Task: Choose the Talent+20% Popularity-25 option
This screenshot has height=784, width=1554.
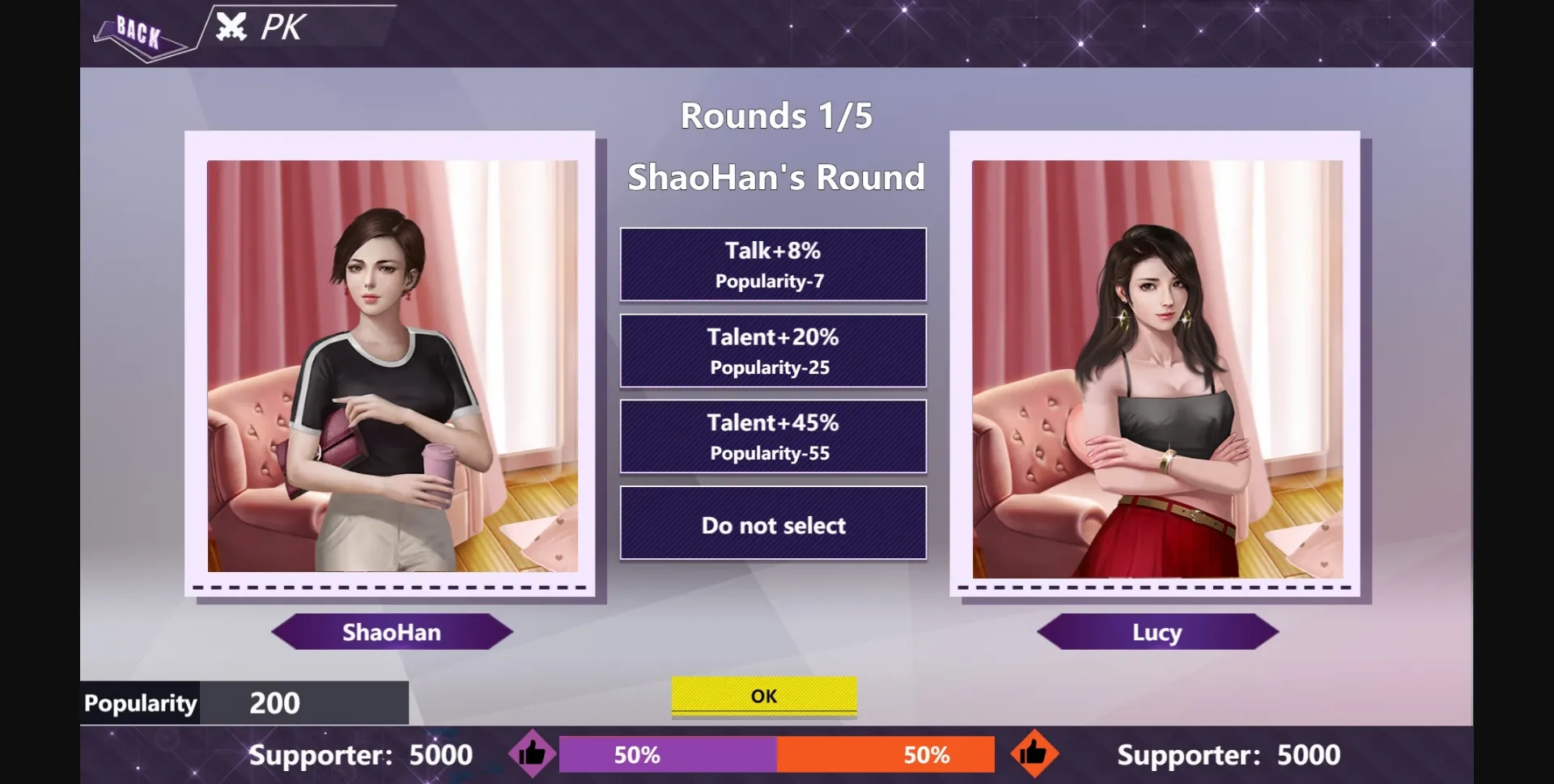Action: [x=773, y=350]
